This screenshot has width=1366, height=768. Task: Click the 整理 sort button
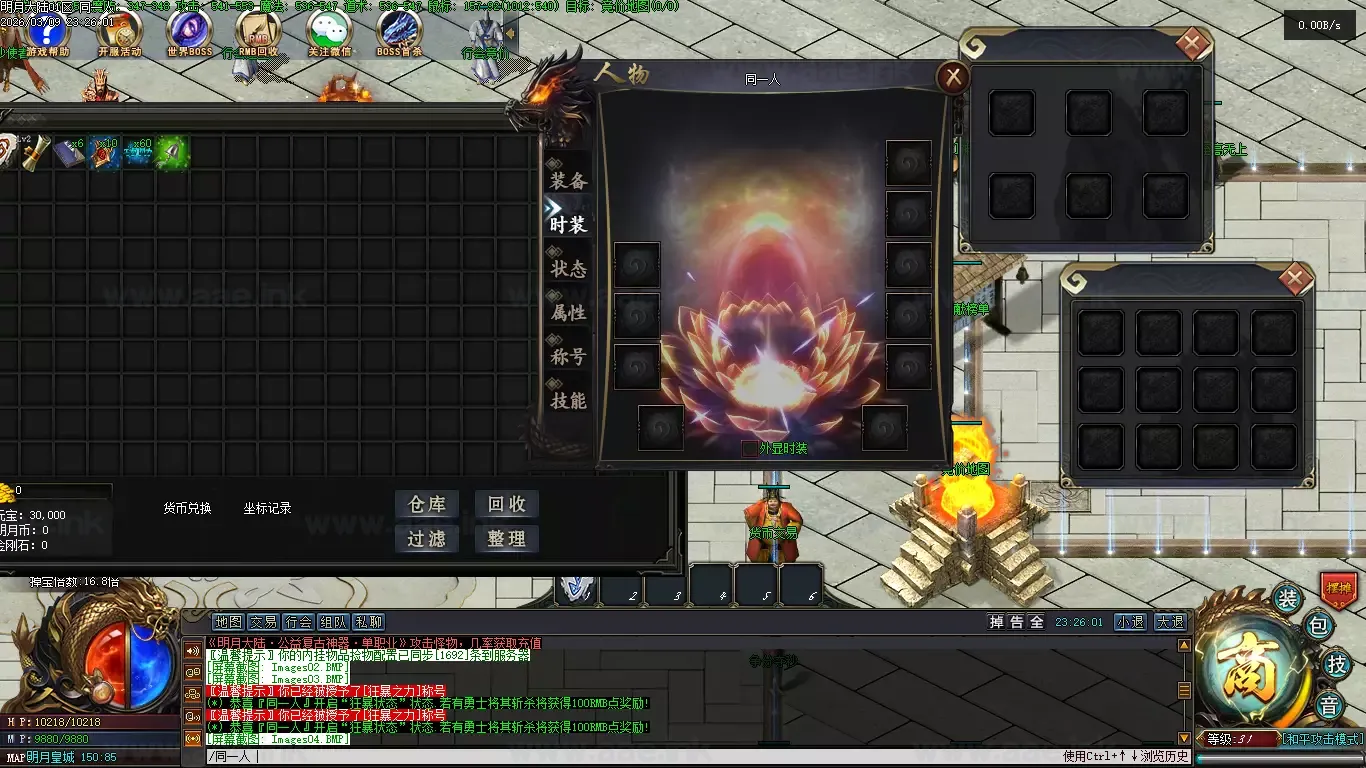pyautogui.click(x=506, y=539)
